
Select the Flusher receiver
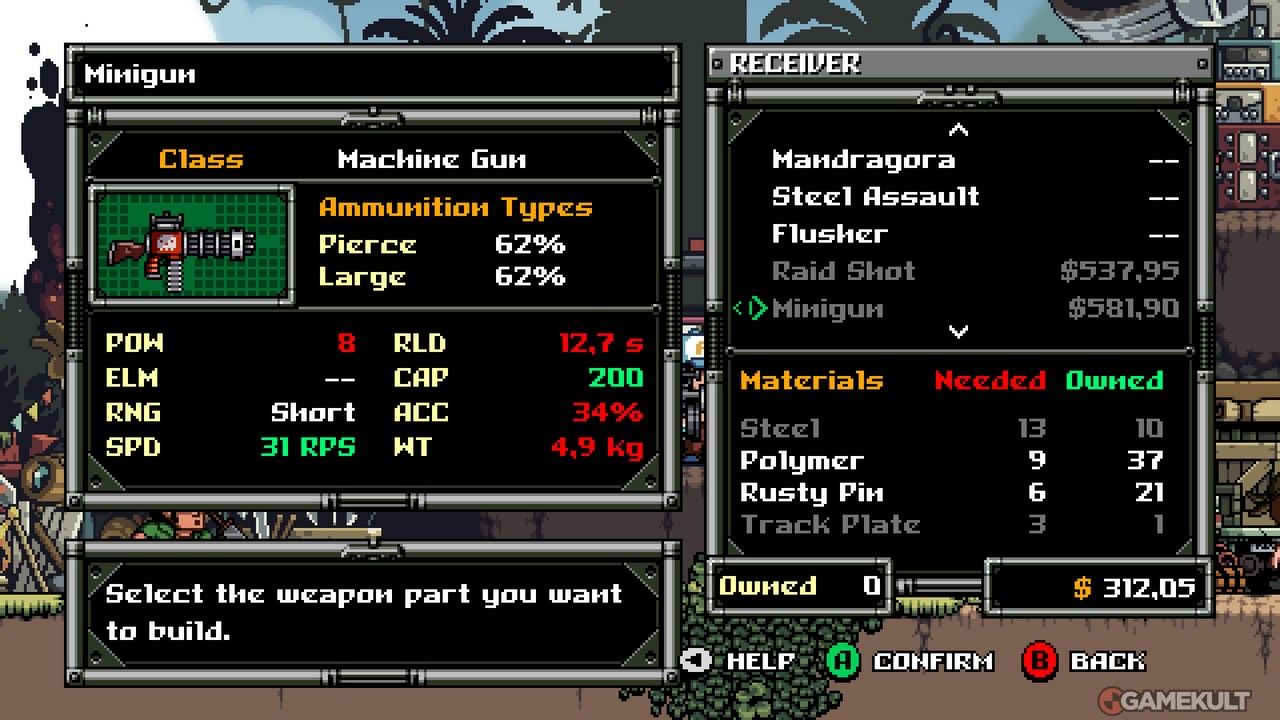[x=829, y=234]
